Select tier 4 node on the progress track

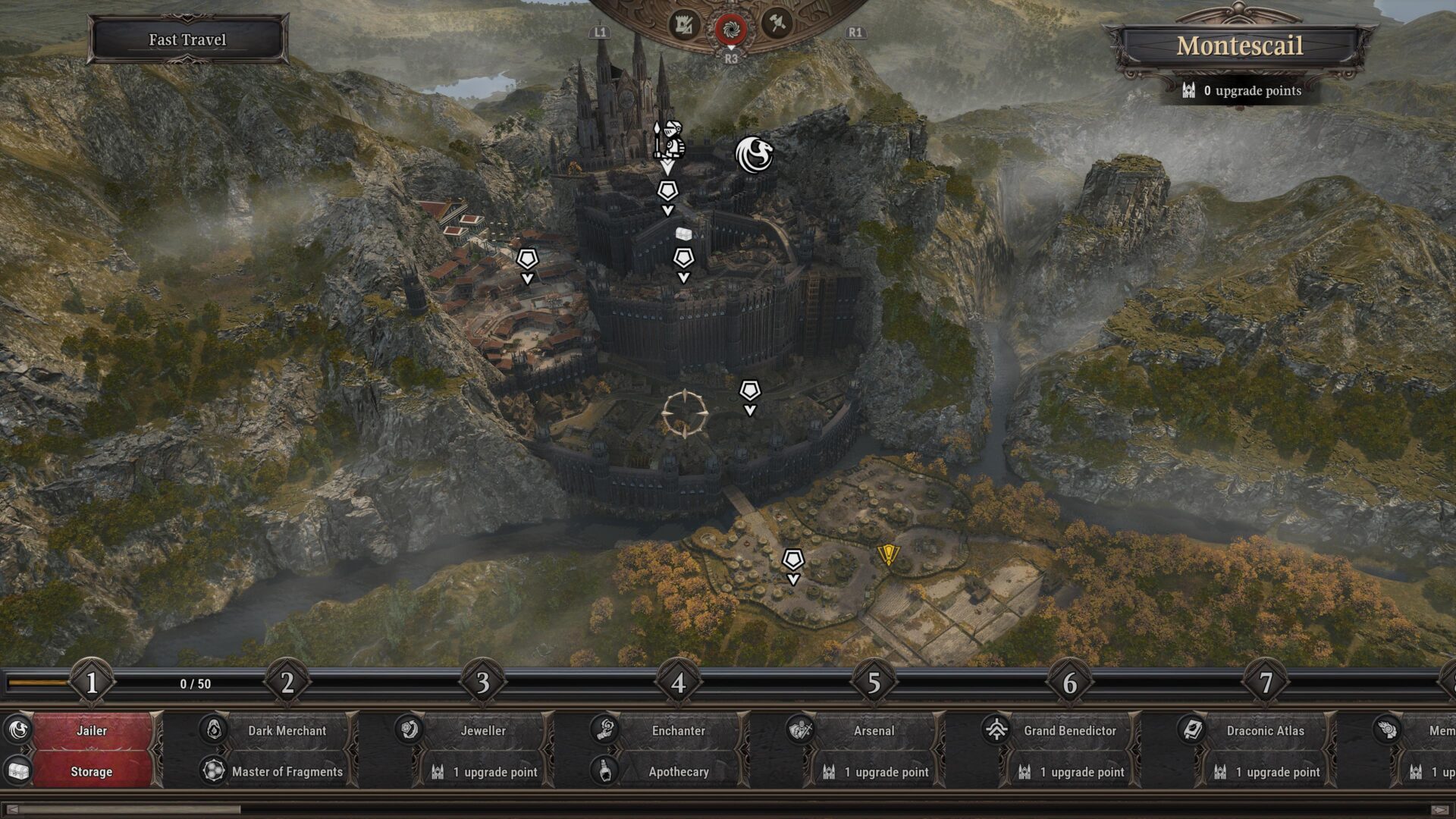coord(678,682)
